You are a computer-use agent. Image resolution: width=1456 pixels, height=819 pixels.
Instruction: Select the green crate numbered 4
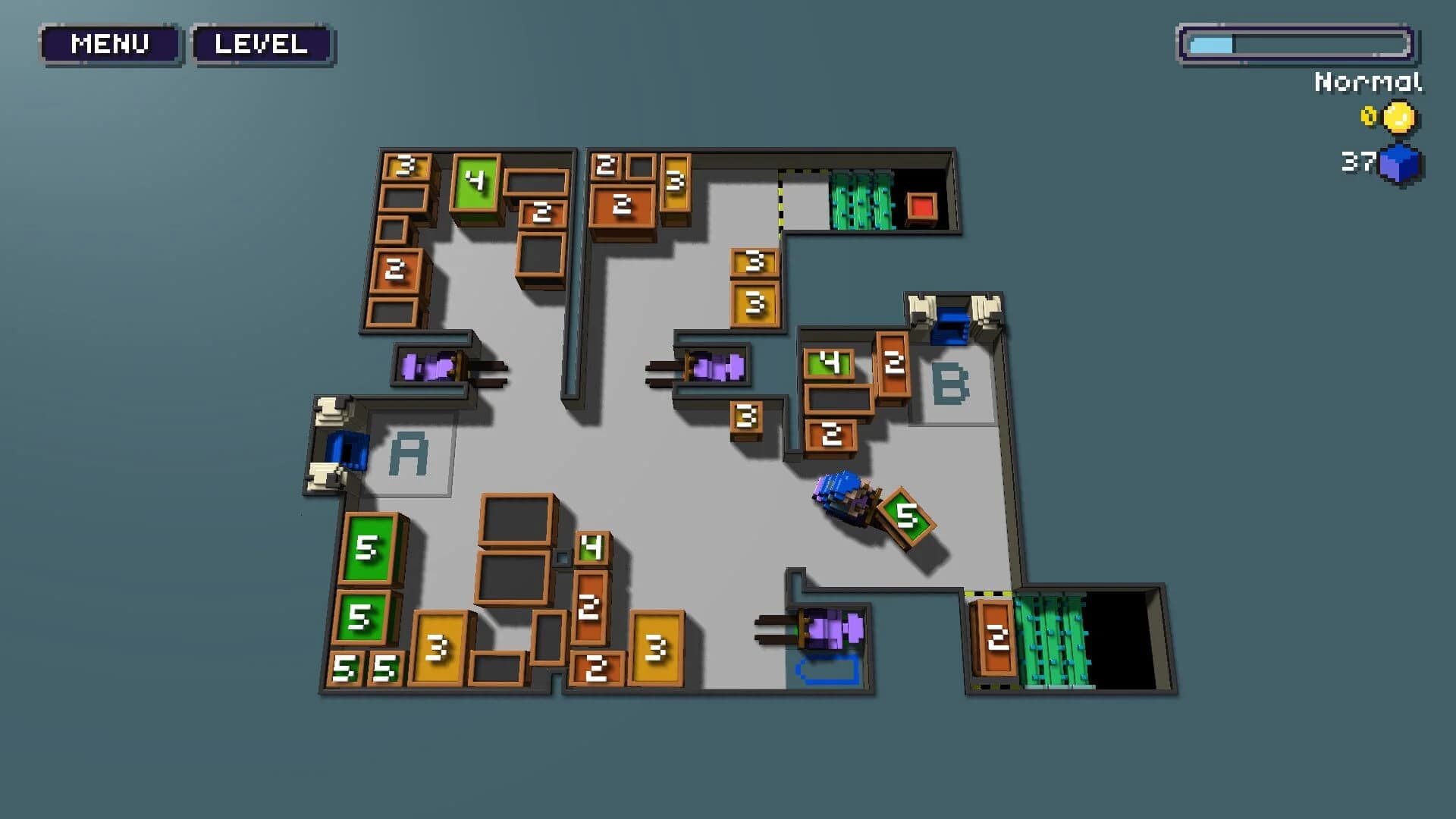click(475, 181)
